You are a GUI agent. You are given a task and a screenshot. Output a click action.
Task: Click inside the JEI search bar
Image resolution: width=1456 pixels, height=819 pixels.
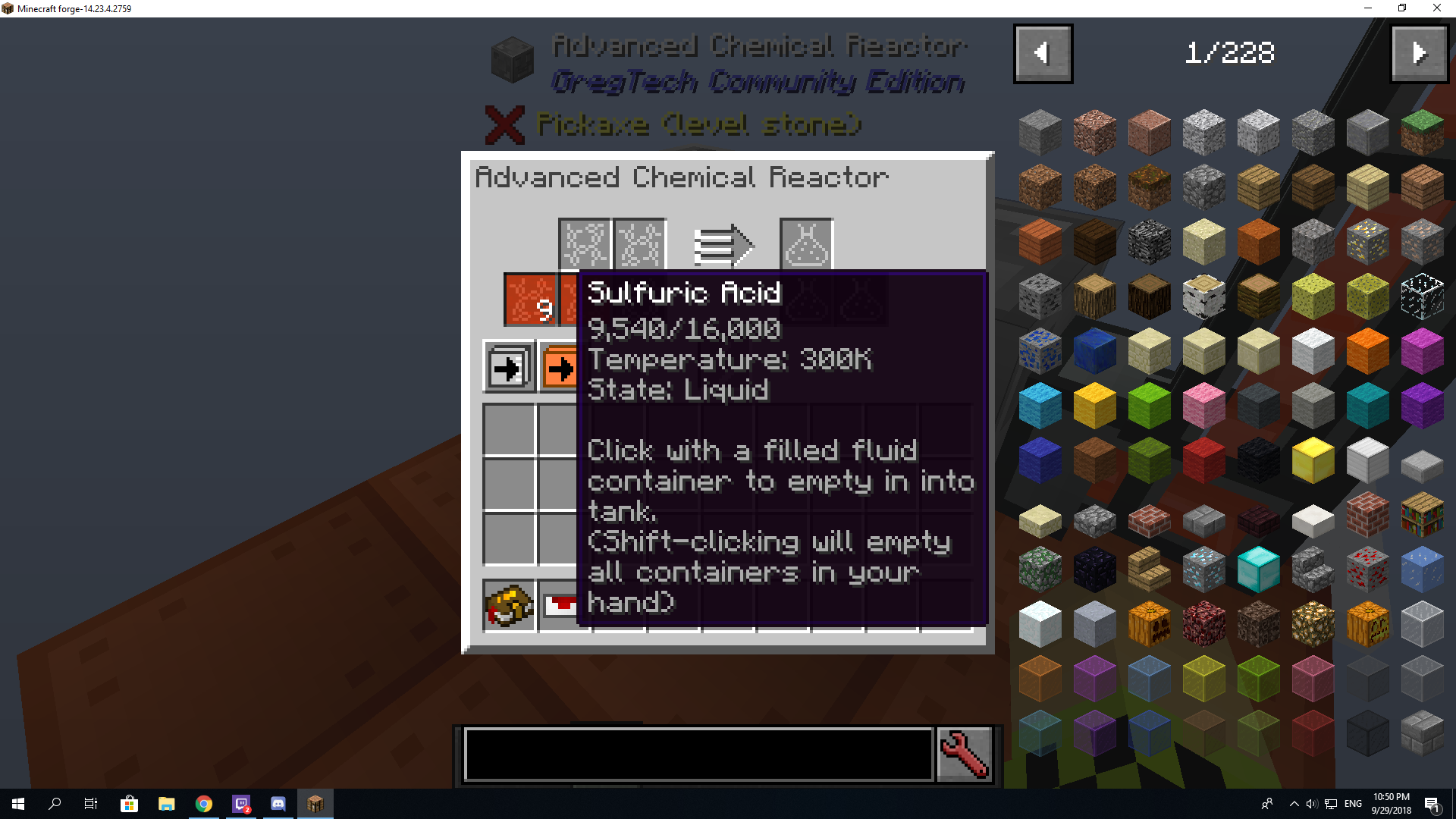coord(698,755)
